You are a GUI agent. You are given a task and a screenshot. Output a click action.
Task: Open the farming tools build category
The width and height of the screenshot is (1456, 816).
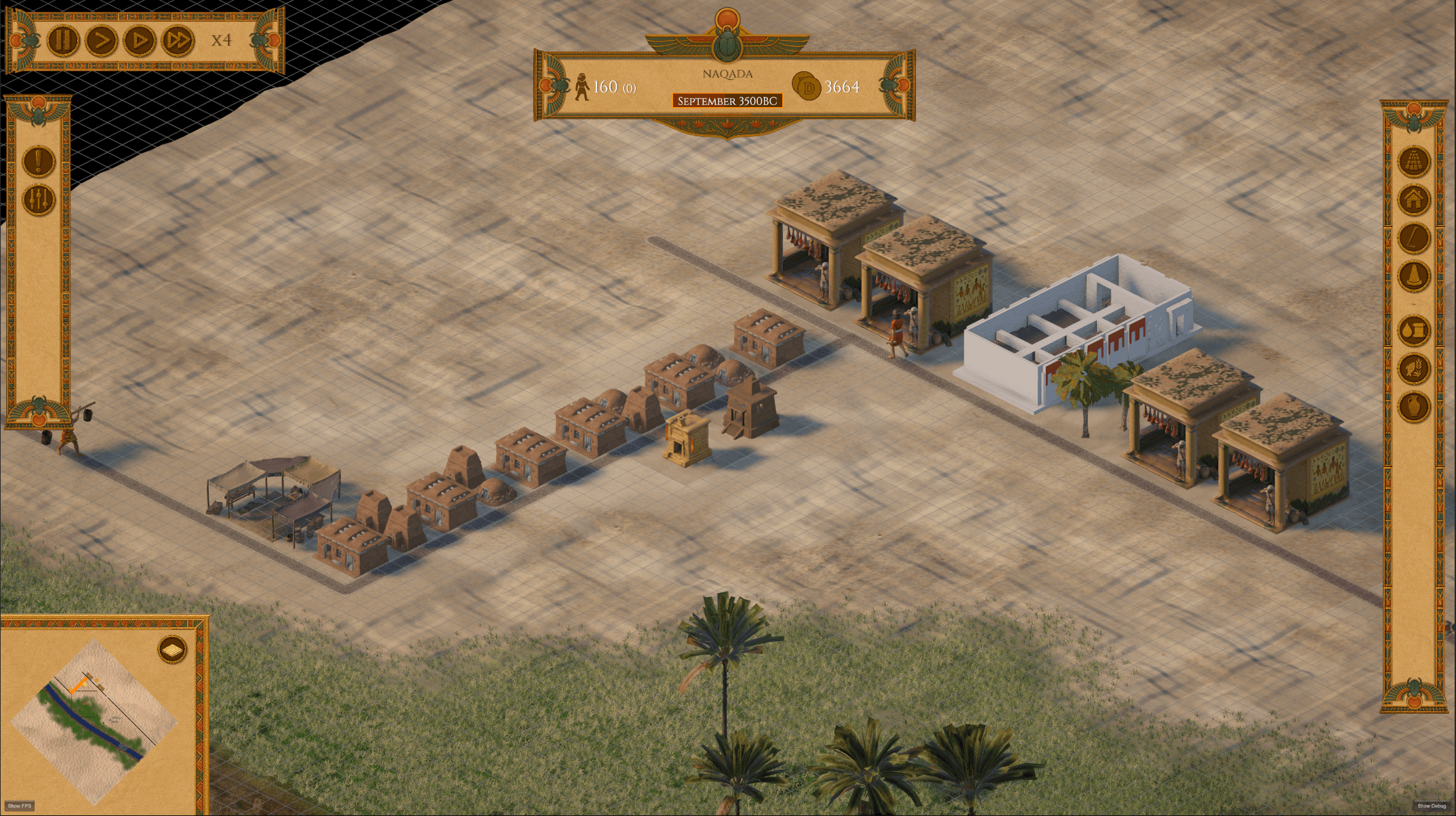click(1414, 238)
